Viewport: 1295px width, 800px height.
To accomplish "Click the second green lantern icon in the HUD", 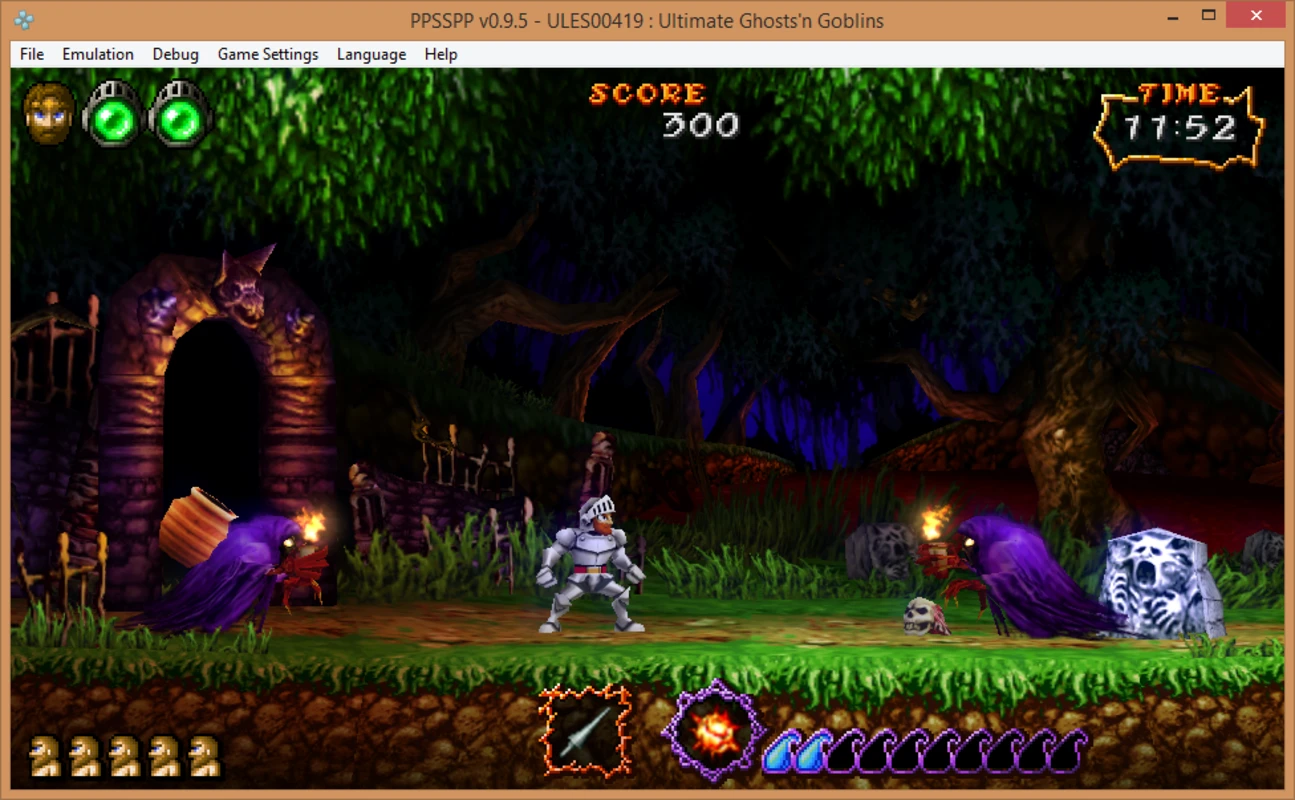I will pyautogui.click(x=180, y=113).
